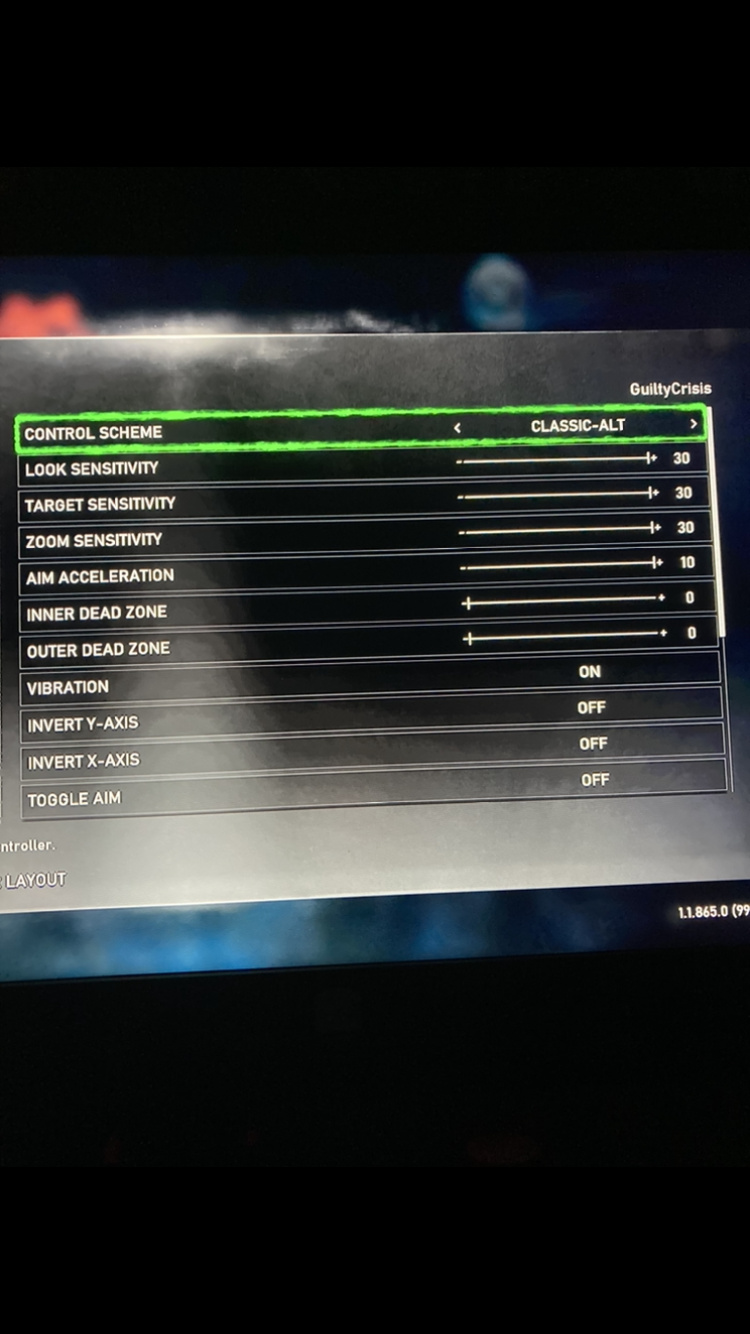Toggle the Invert Y-Axis option

pos(591,708)
